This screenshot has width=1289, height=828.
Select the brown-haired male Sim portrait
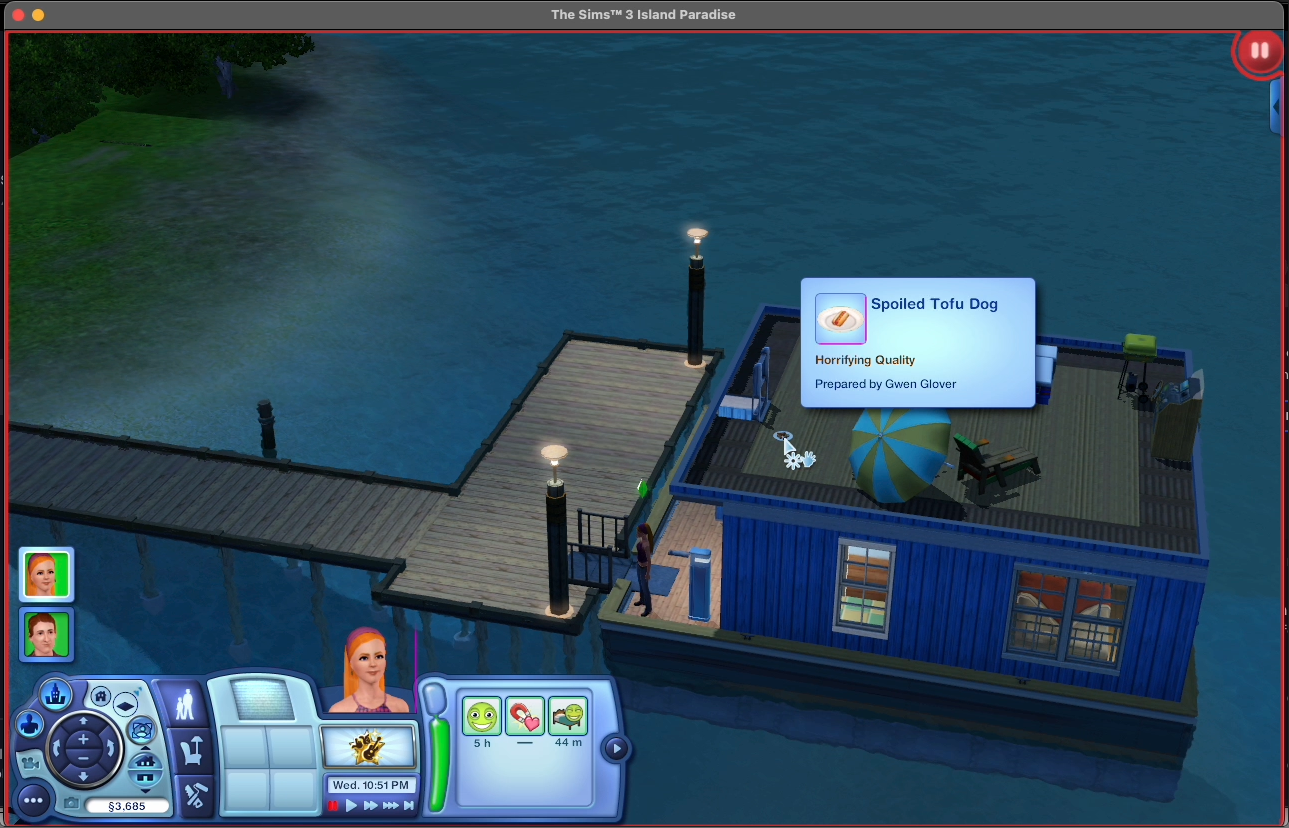click(46, 635)
